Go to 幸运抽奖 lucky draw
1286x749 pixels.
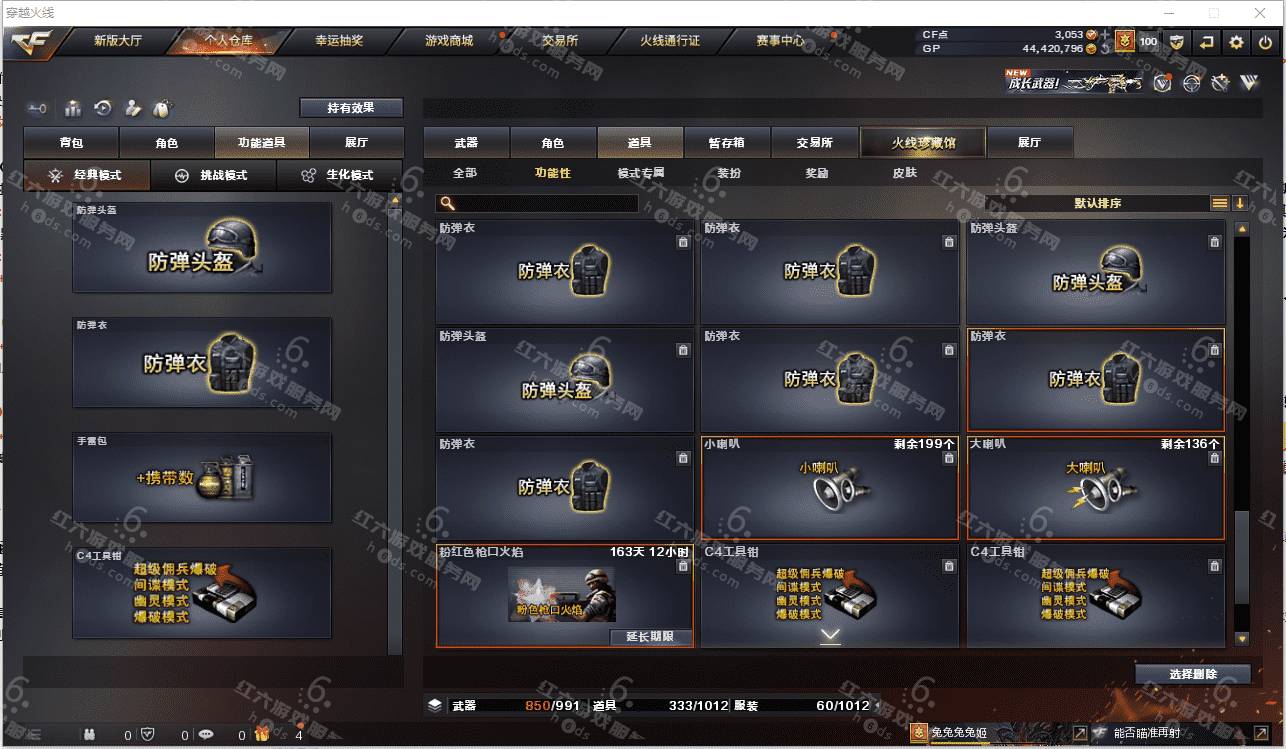click(339, 42)
